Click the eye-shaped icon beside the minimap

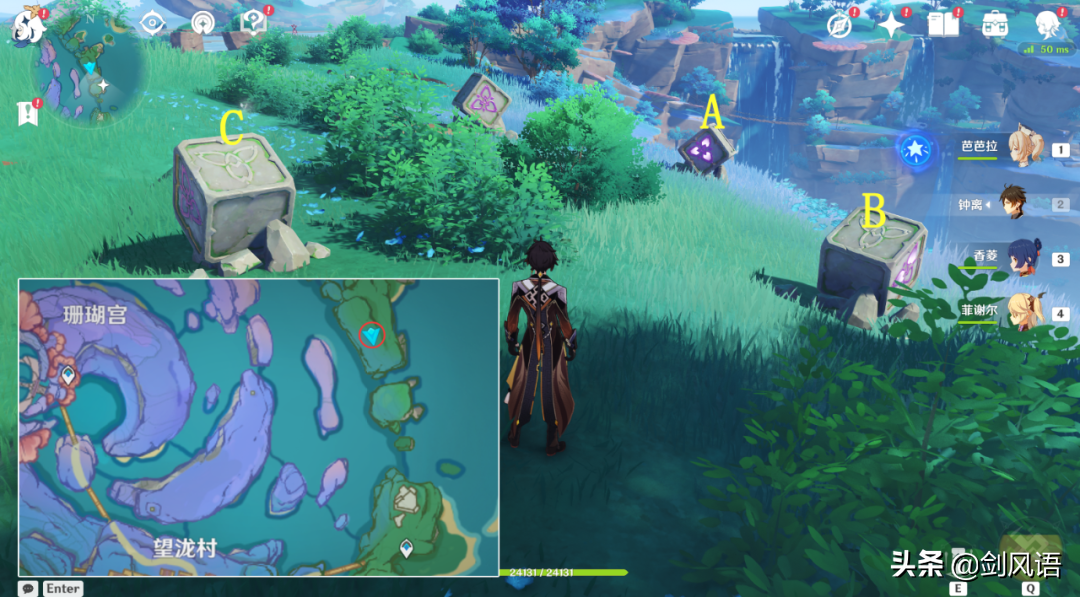pyautogui.click(x=153, y=23)
